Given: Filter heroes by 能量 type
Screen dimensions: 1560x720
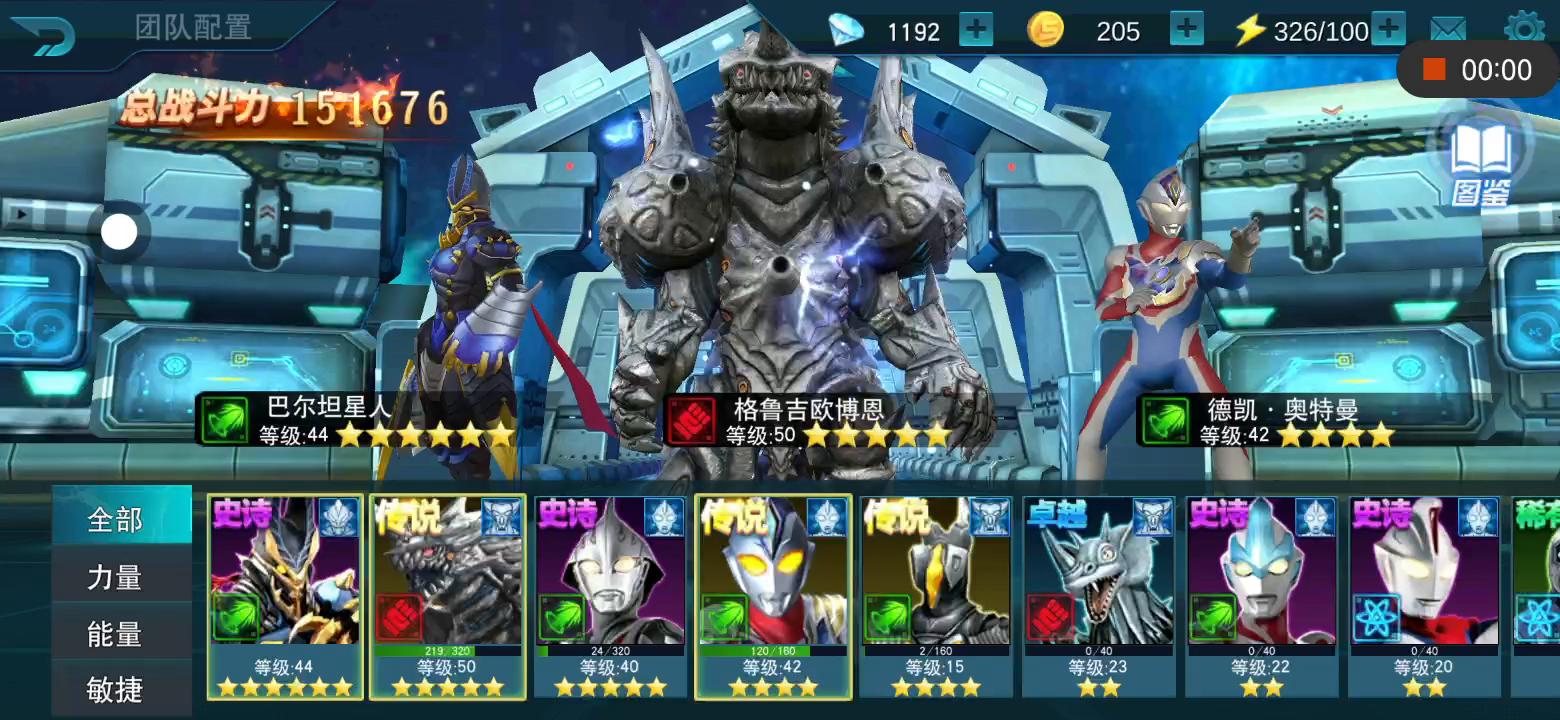Looking at the screenshot, I should click(116, 634).
